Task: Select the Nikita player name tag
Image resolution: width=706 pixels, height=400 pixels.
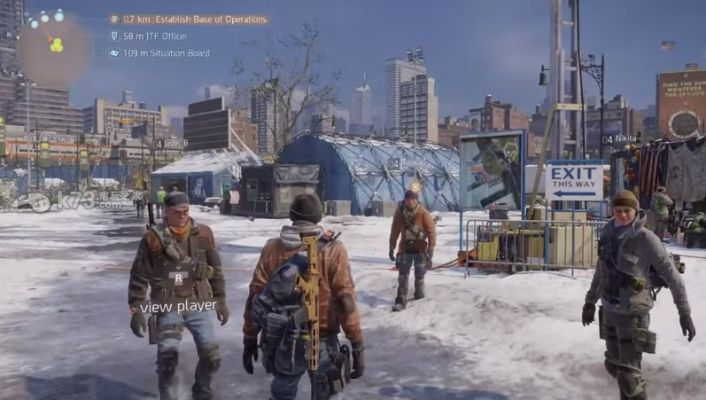Action: pos(620,139)
